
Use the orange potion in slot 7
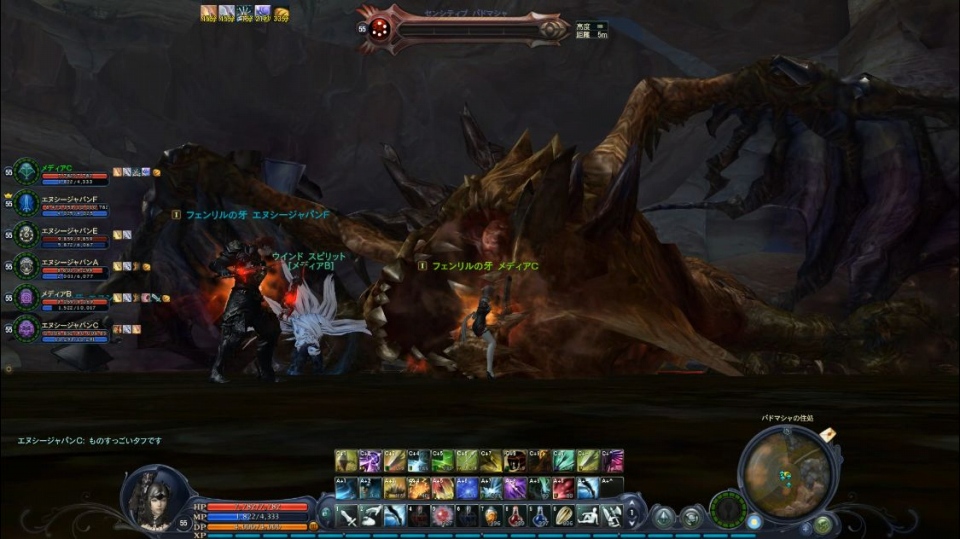[x=491, y=516]
